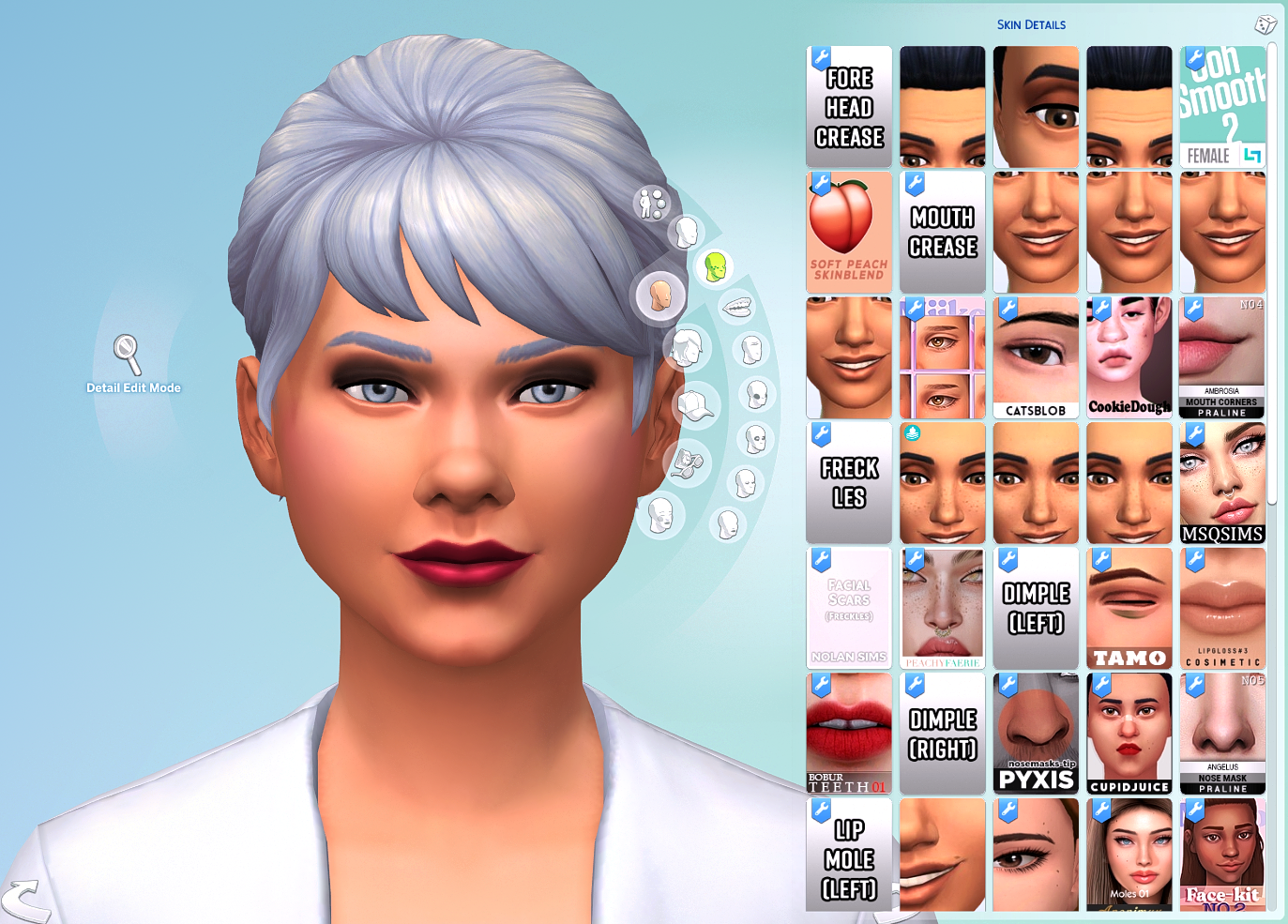Viewport: 1288px width, 924px height.
Task: Toggle the FRECKLES skin detail swatch
Action: pos(848,482)
